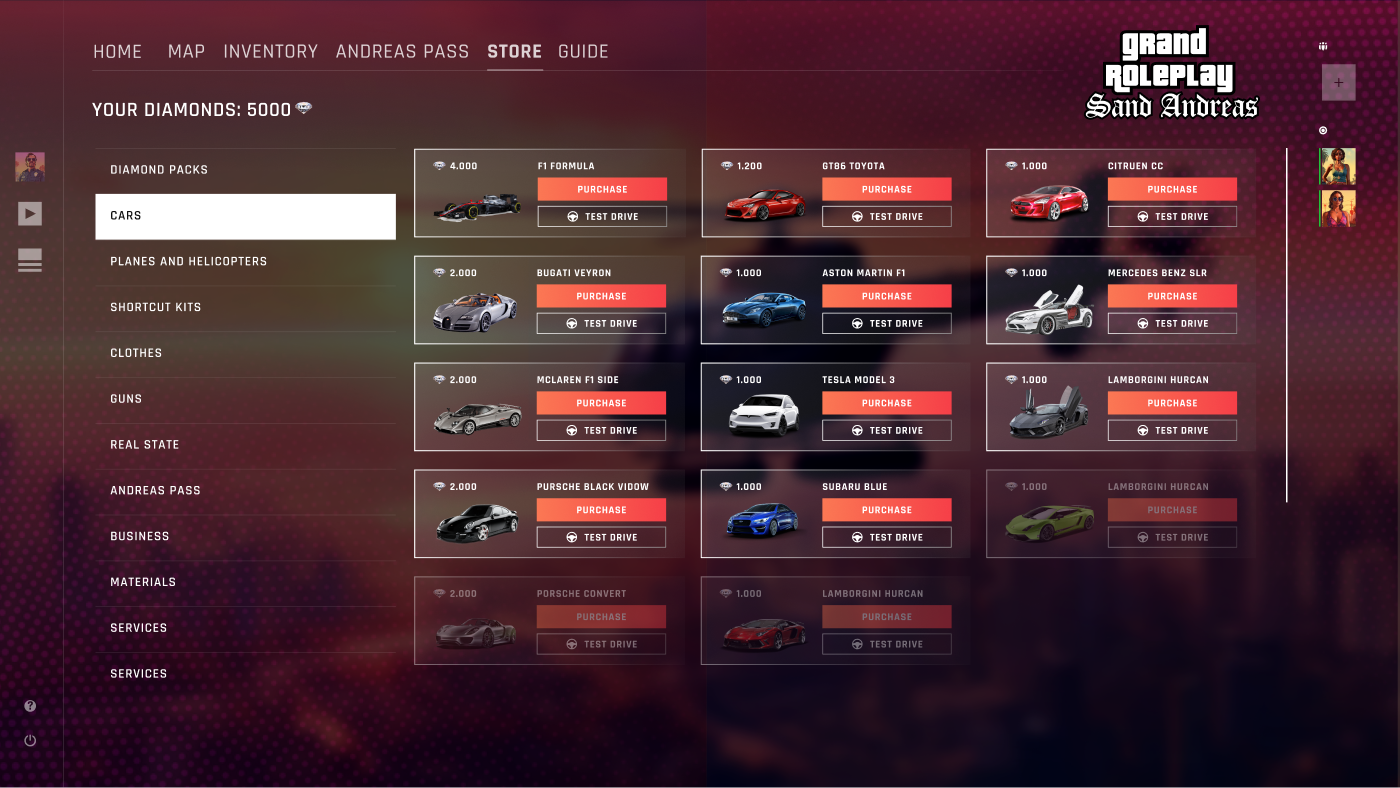Click the plus icon in the right sidebar
The image size is (1400, 788).
(x=1338, y=82)
